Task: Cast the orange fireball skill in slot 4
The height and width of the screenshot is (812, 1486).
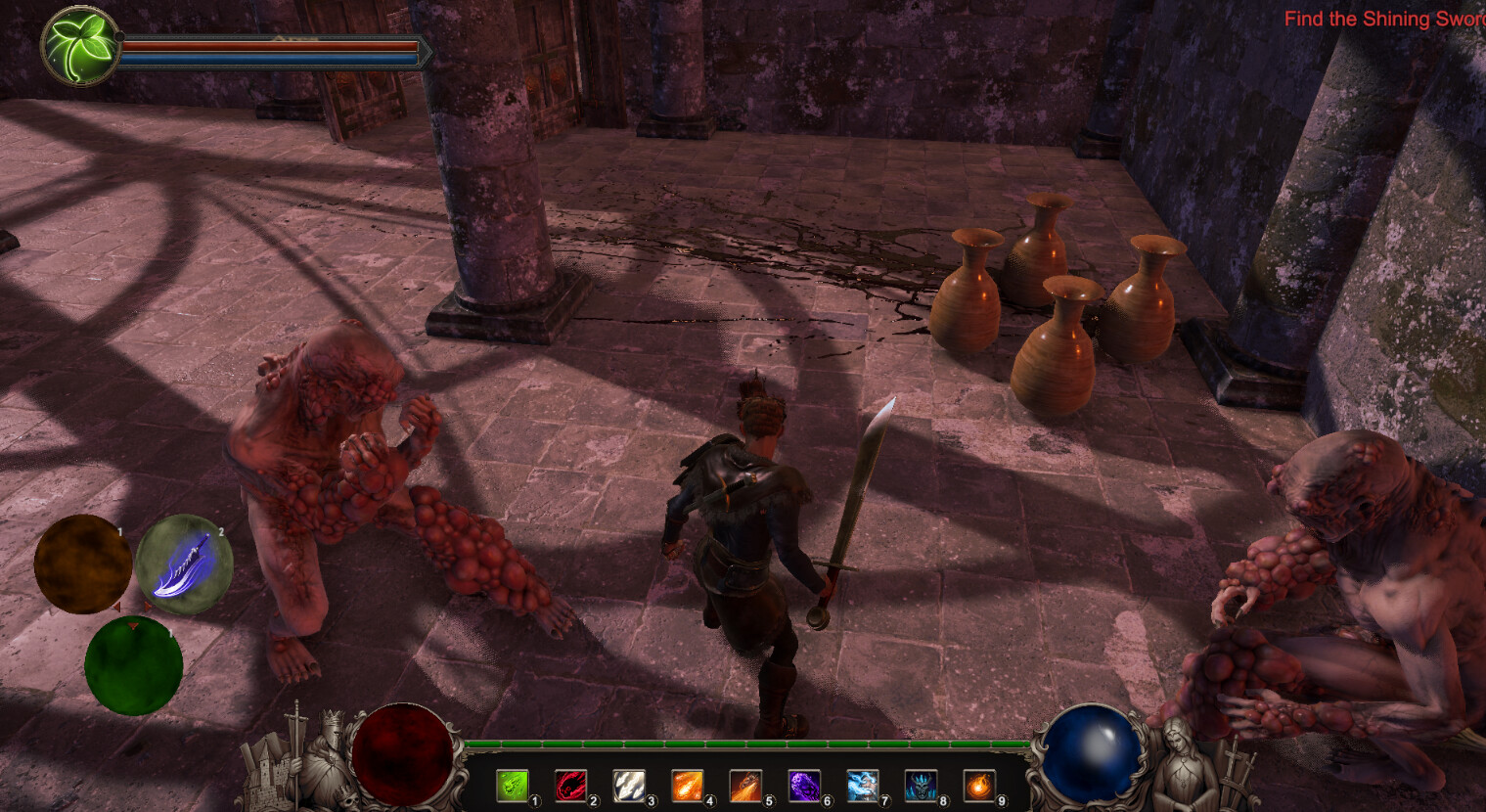Action: [x=688, y=785]
